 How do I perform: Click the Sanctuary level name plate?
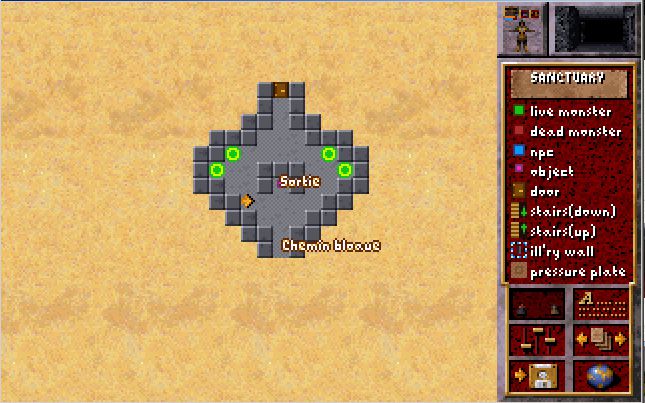pos(568,81)
